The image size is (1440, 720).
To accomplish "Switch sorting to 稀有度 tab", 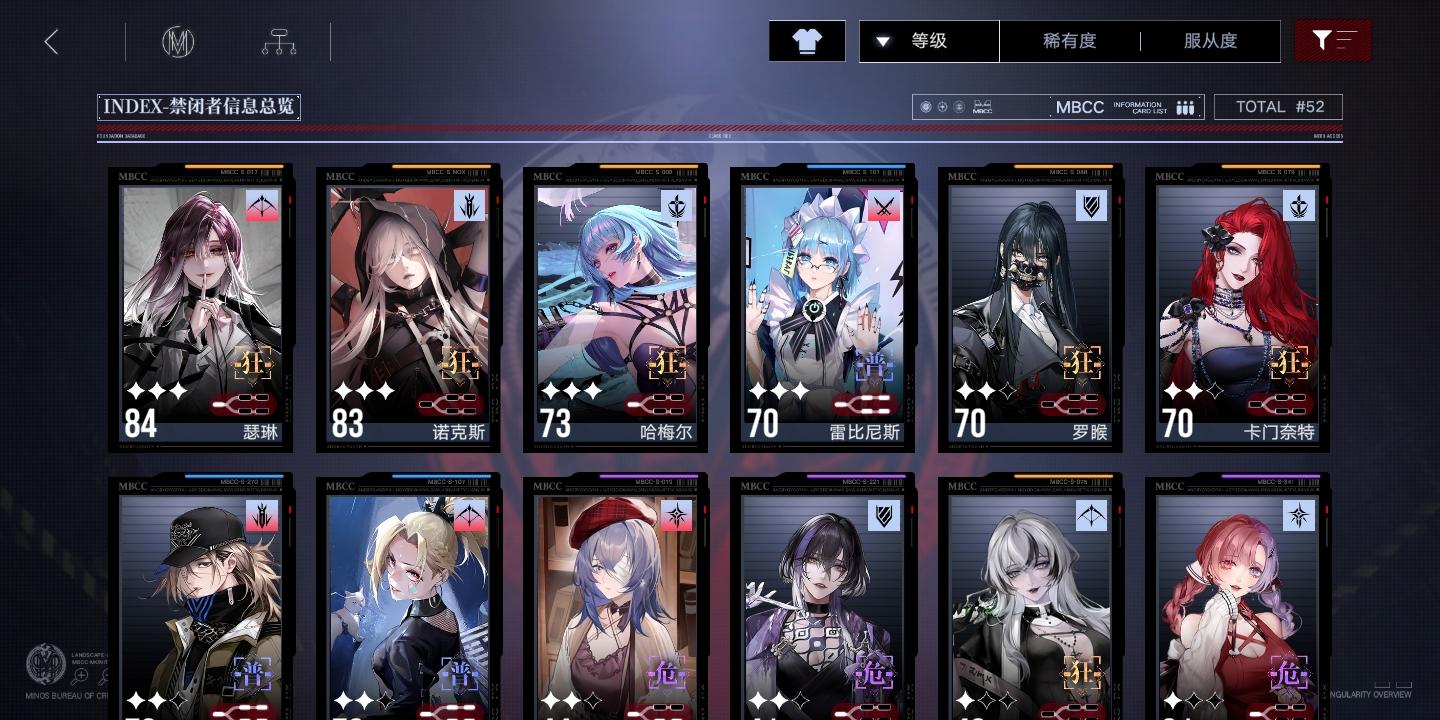I will pyautogui.click(x=1069, y=41).
